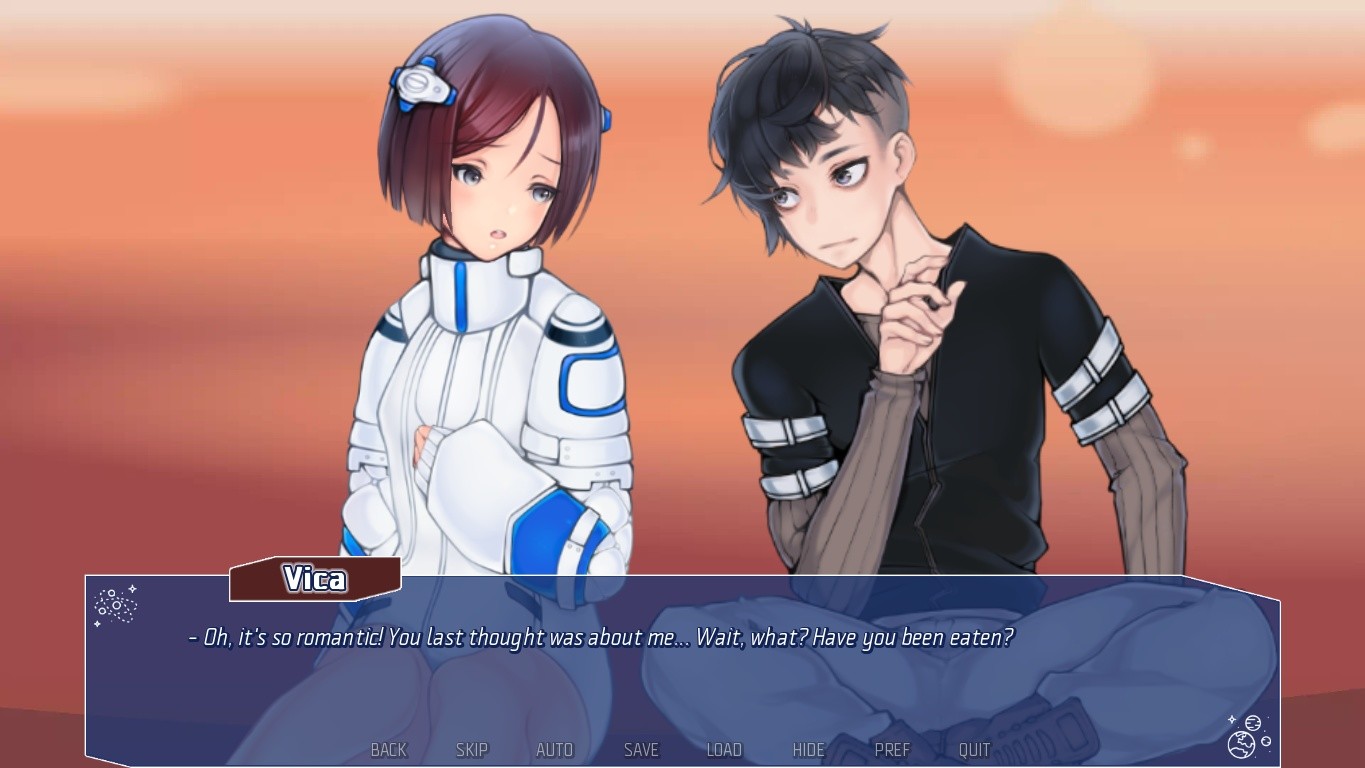The image size is (1365, 768).
Task: Click the Saturn-style striped planet icon
Action: point(1253,722)
